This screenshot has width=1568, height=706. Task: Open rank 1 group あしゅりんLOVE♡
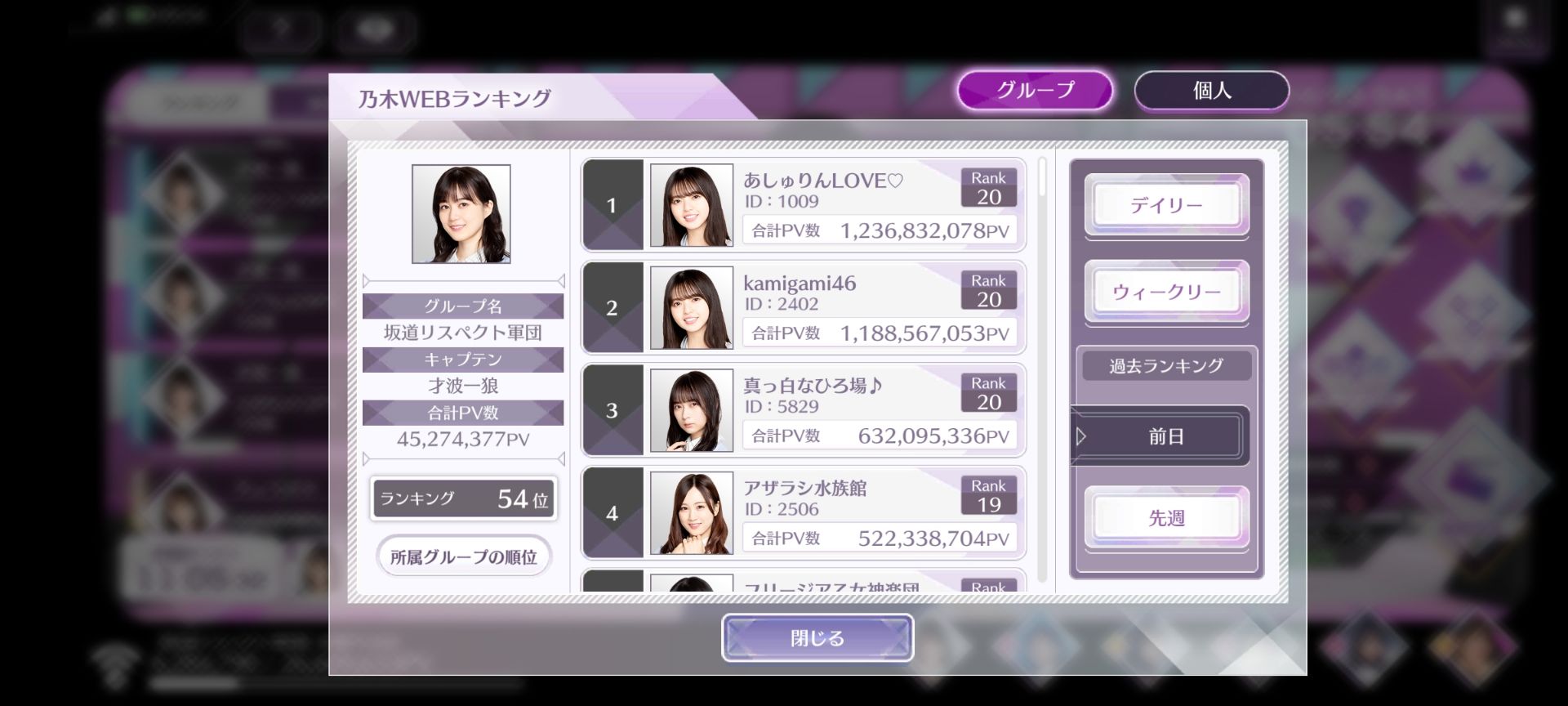pos(803,205)
